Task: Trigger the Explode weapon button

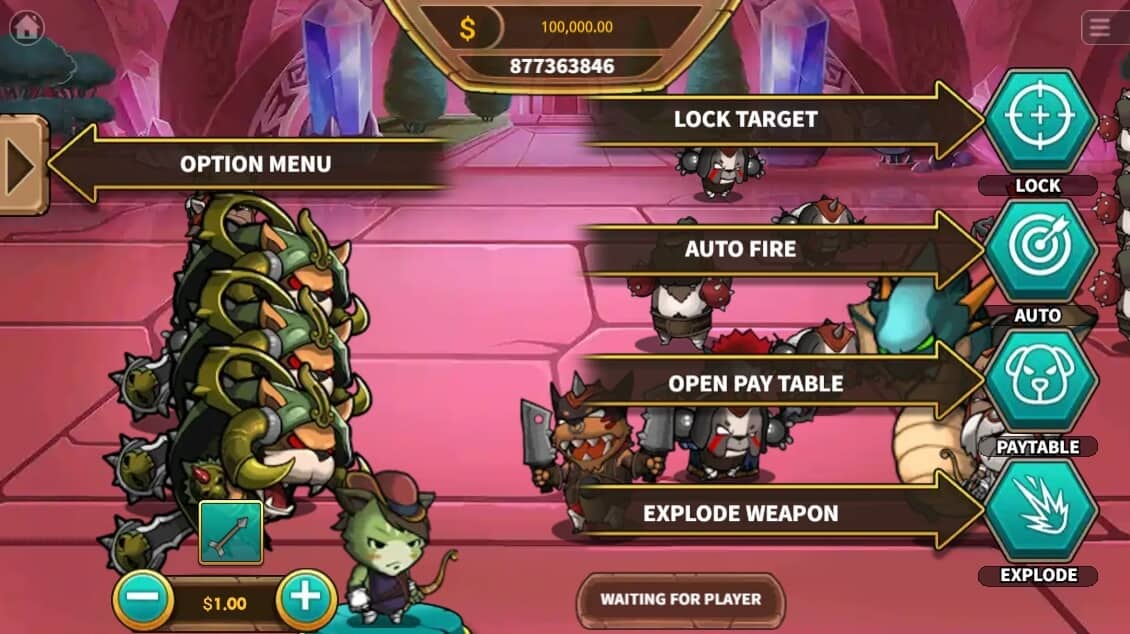Action: (x=1040, y=511)
